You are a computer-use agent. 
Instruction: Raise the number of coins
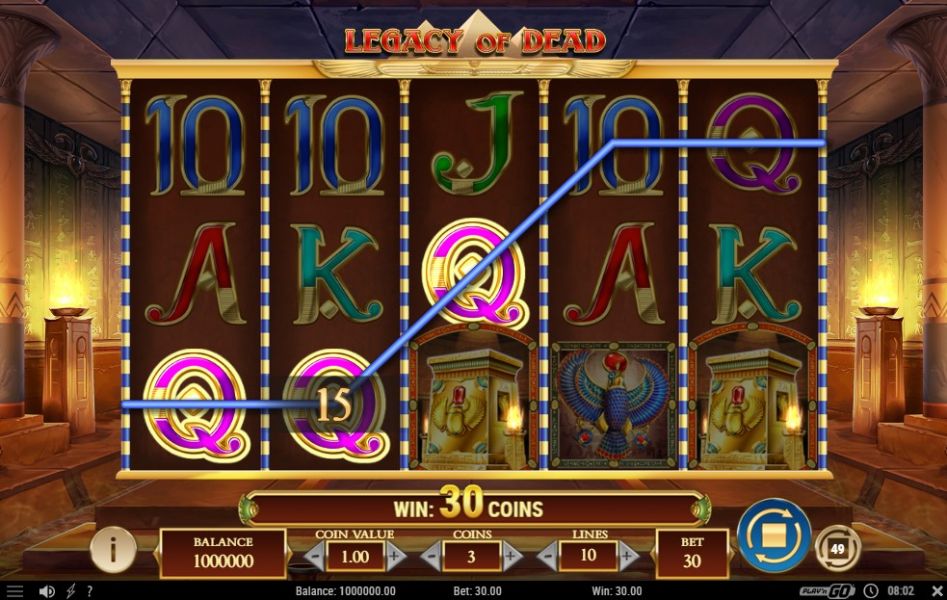click(x=512, y=555)
